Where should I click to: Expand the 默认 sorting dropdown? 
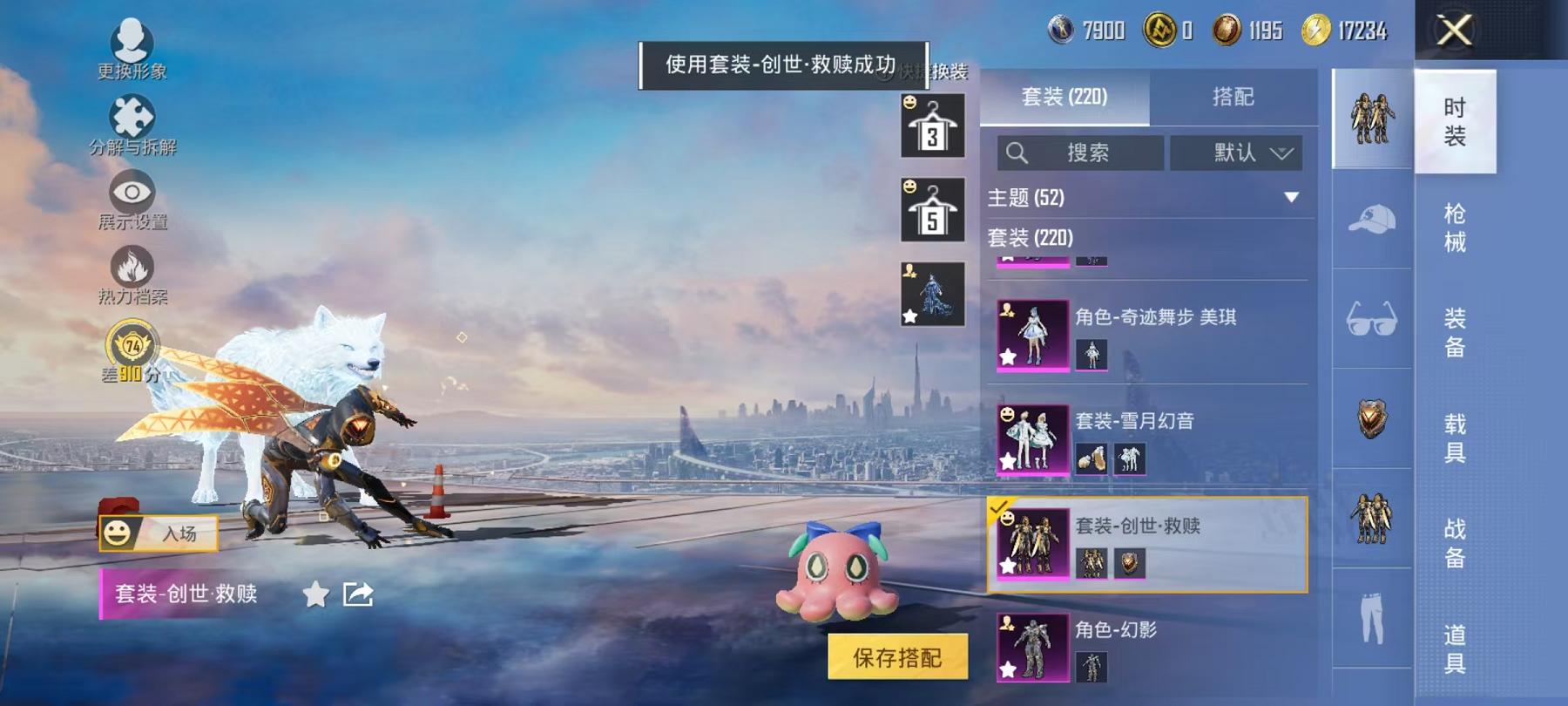[1237, 152]
